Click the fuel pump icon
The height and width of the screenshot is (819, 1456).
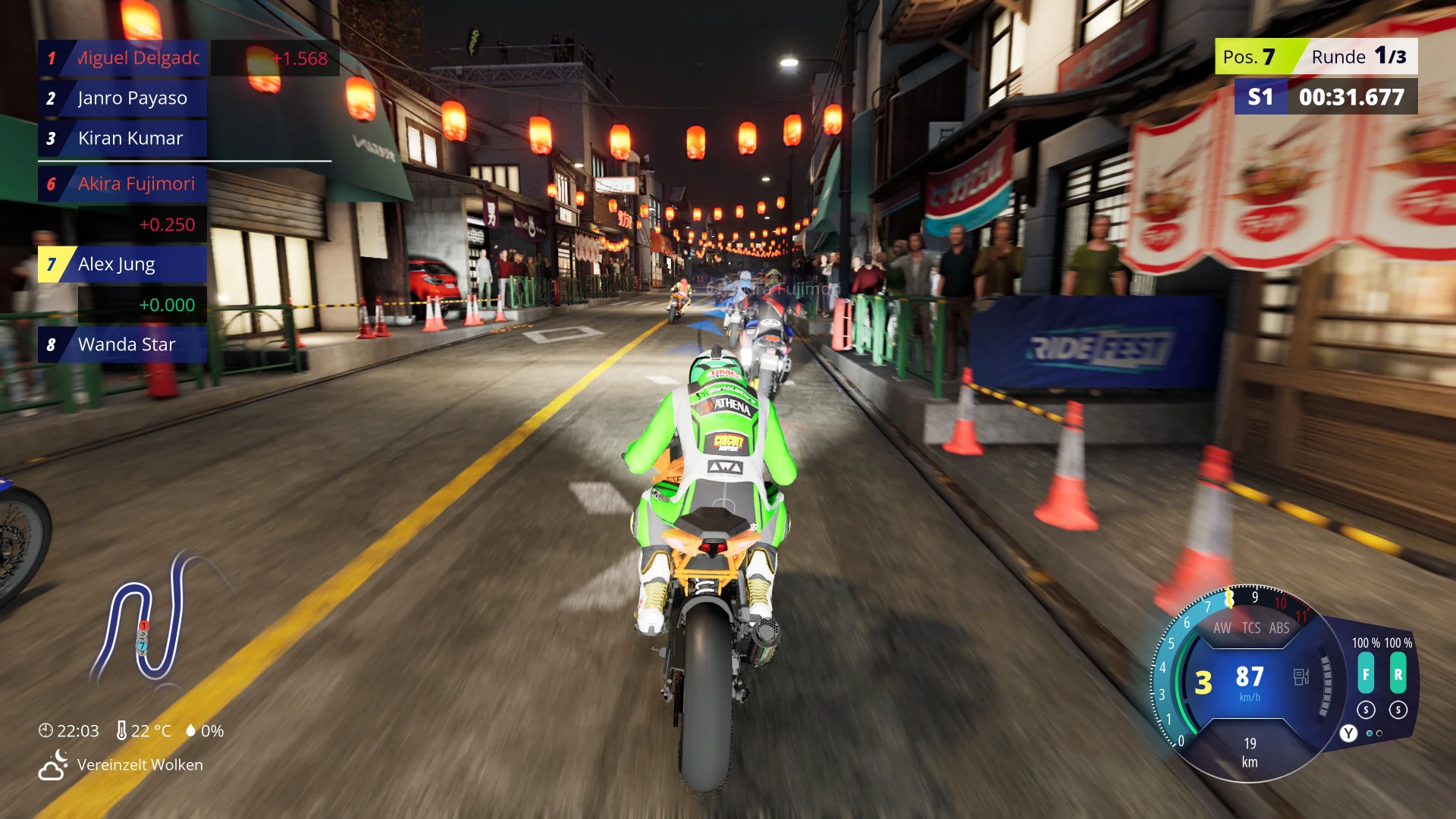[1301, 676]
